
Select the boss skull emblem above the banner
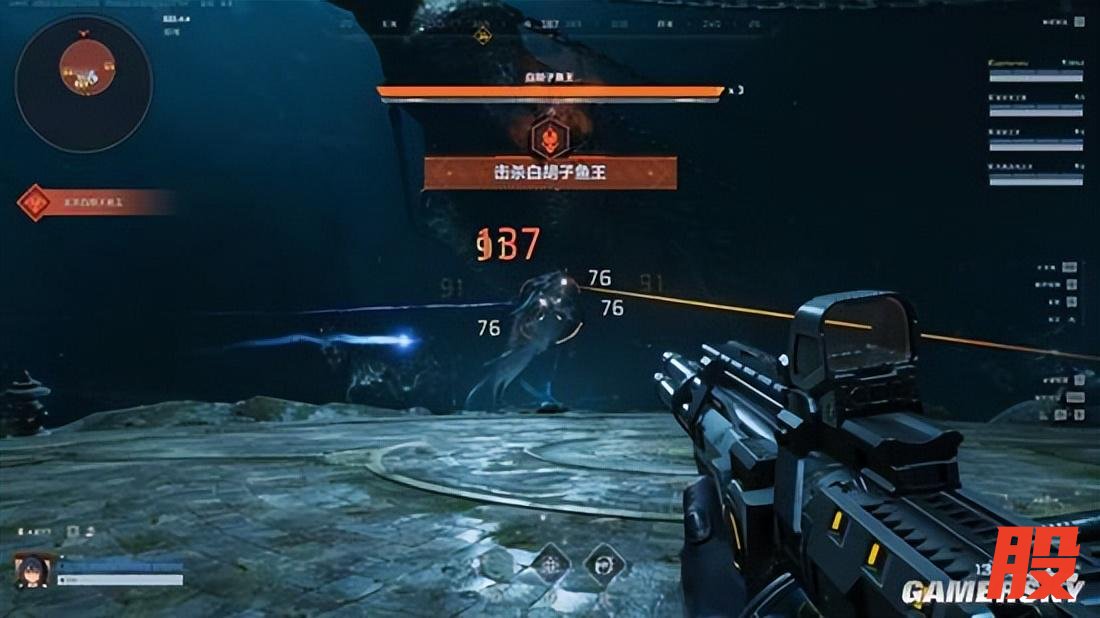(x=547, y=138)
